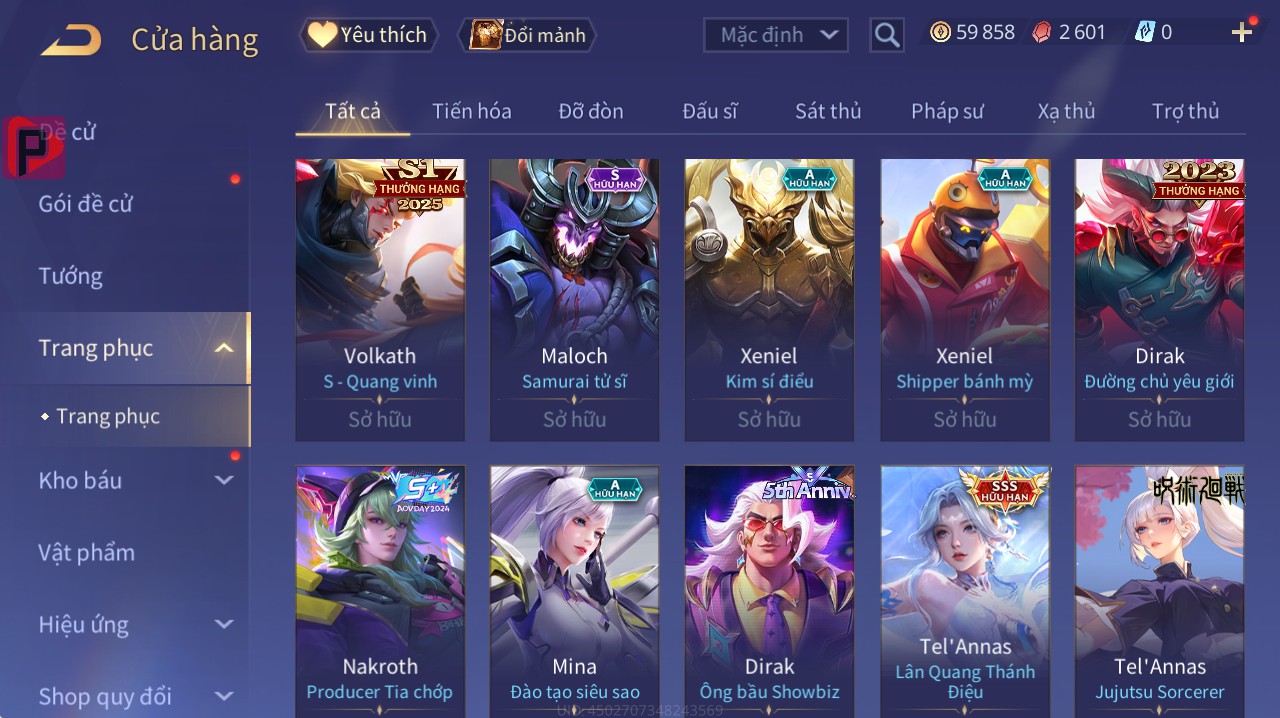Select the Đấu sĩ category tab
This screenshot has height=718, width=1280.
coord(709,111)
